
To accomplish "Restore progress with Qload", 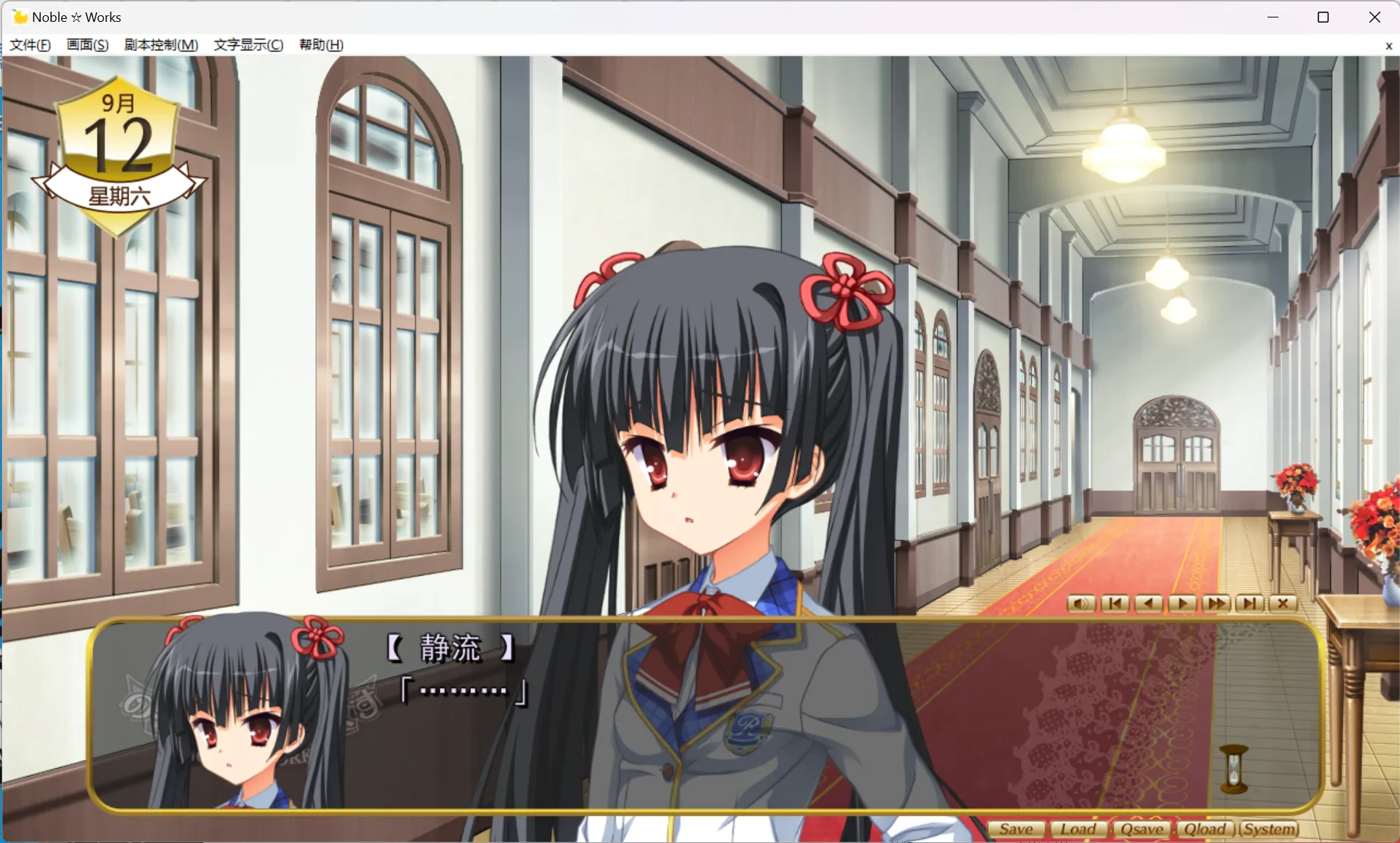I will 1206,828.
